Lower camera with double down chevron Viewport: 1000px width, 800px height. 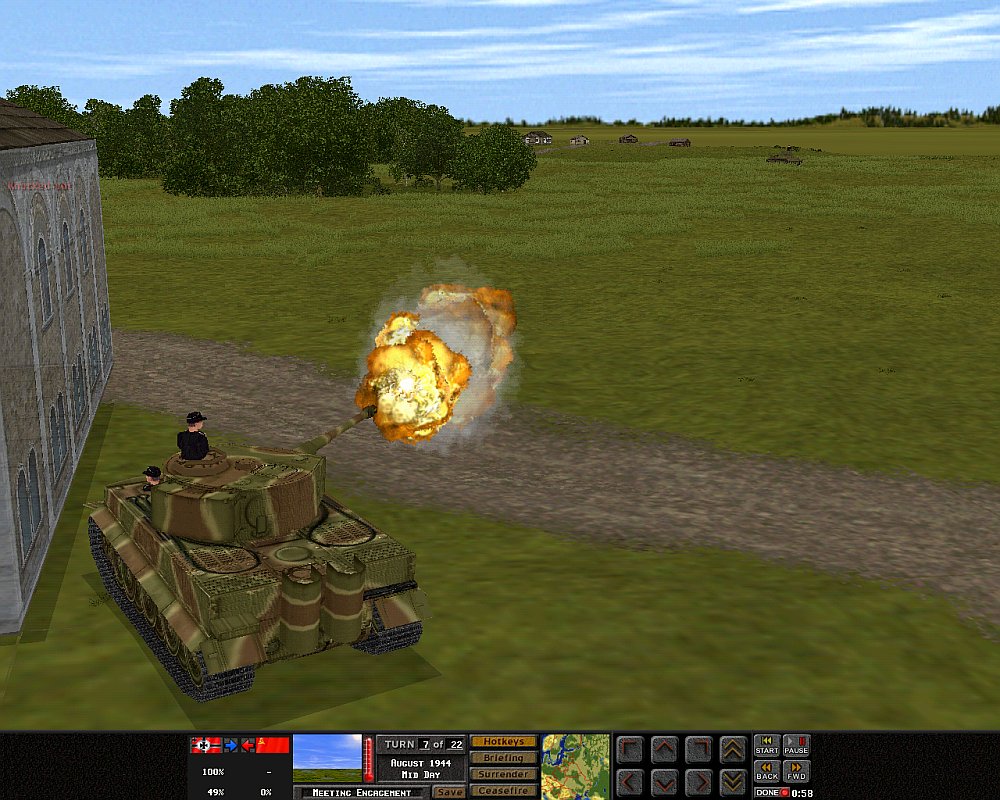(x=733, y=781)
